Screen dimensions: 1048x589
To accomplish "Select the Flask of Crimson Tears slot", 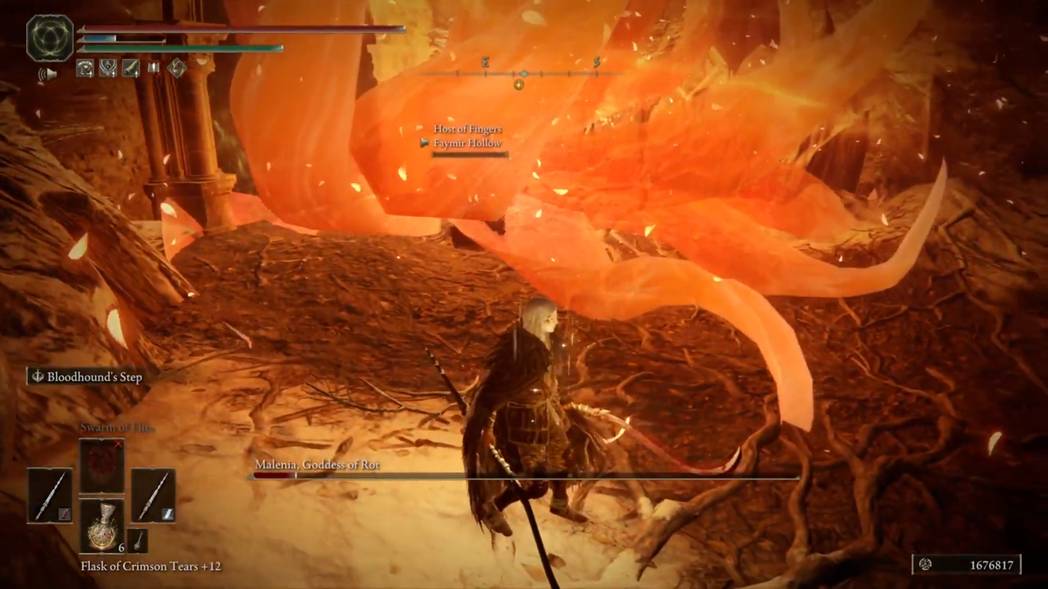I will click(x=102, y=526).
